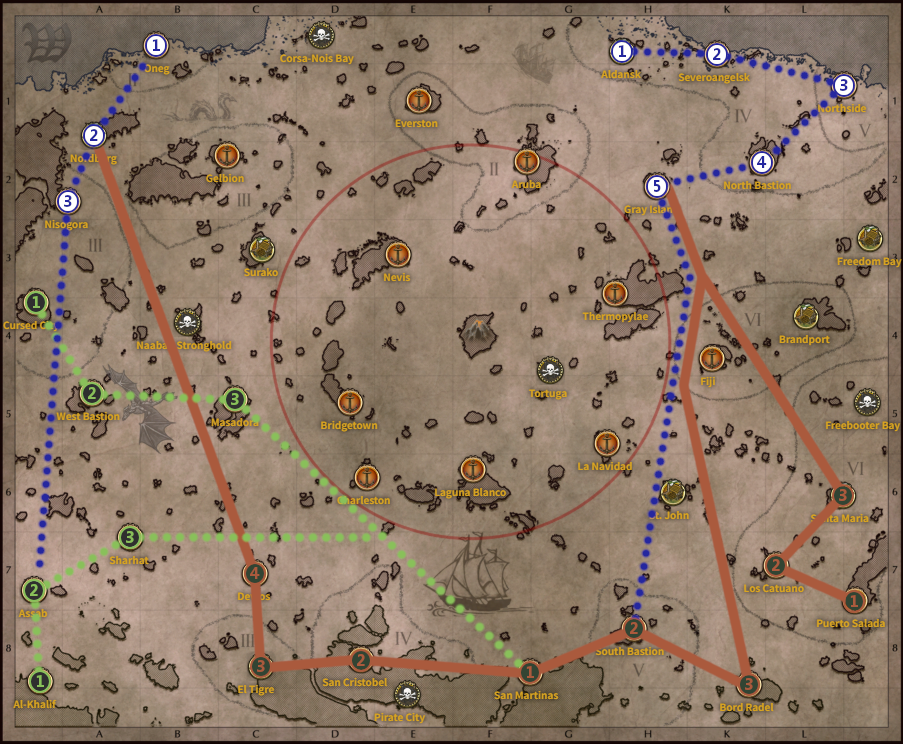Select the Aldansk blue waypoint 1
The image size is (903, 744).
click(x=622, y=51)
